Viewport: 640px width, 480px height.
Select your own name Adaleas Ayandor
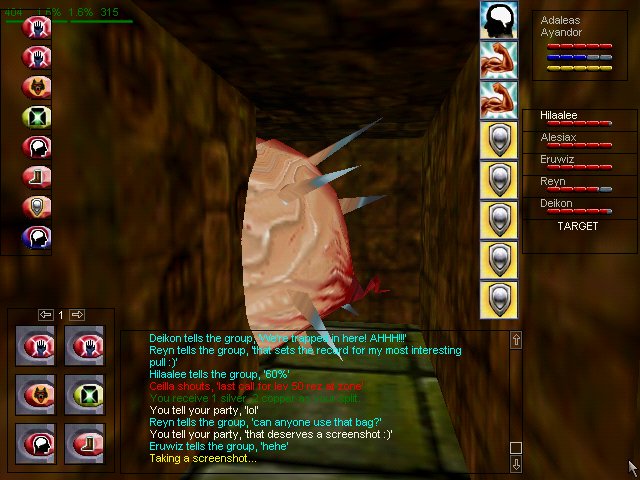563,26
